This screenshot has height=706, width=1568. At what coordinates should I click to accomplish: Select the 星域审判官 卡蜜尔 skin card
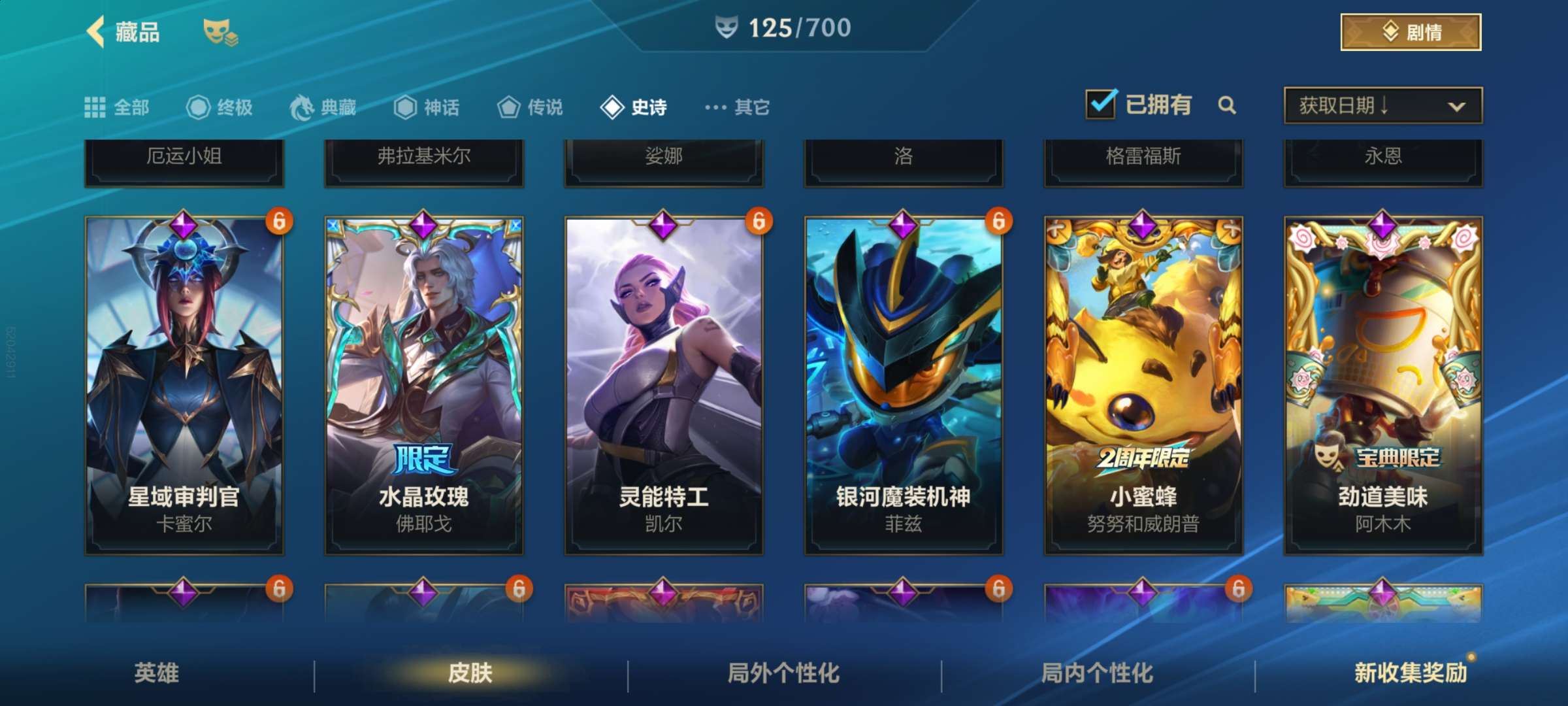click(x=184, y=386)
